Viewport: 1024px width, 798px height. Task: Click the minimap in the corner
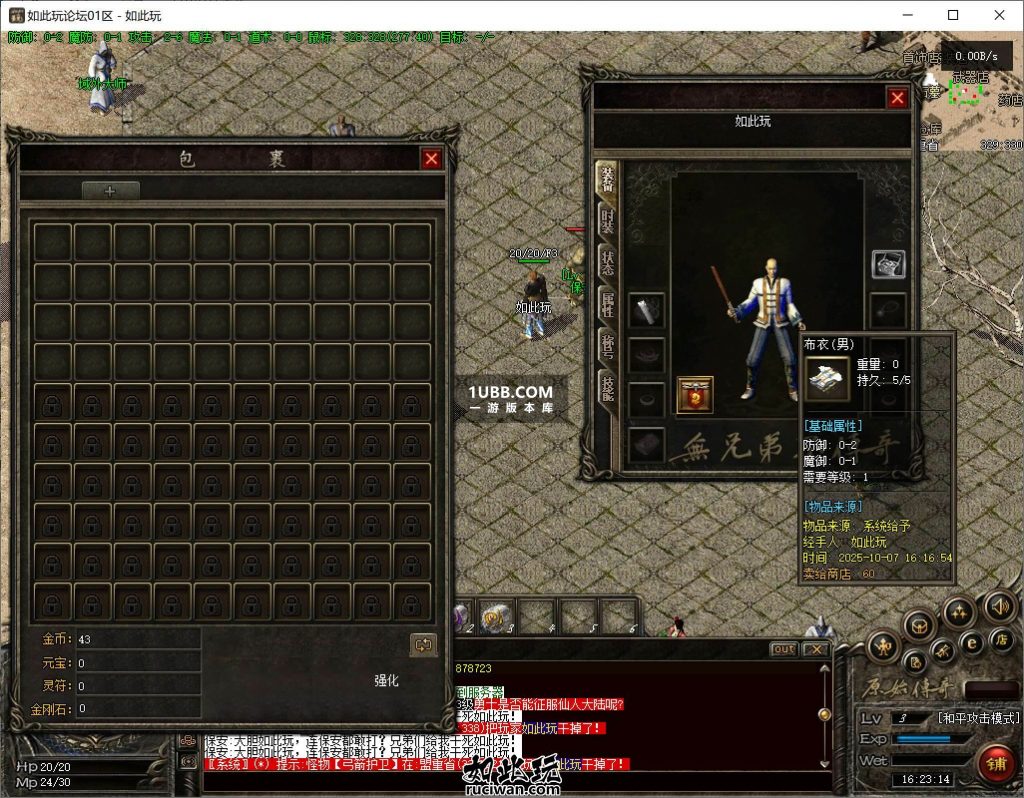click(970, 100)
